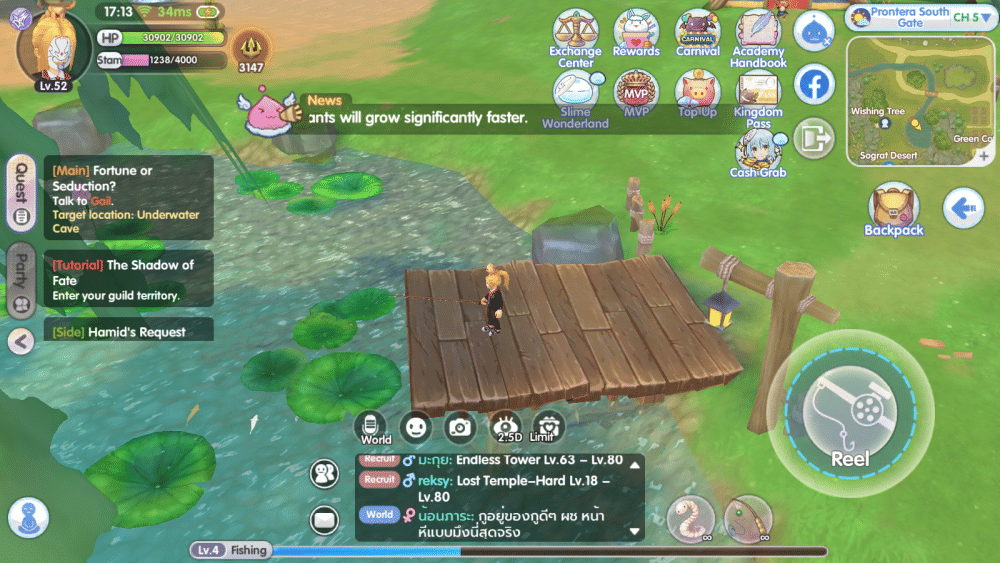Open the Cash Grab event

[x=758, y=153]
